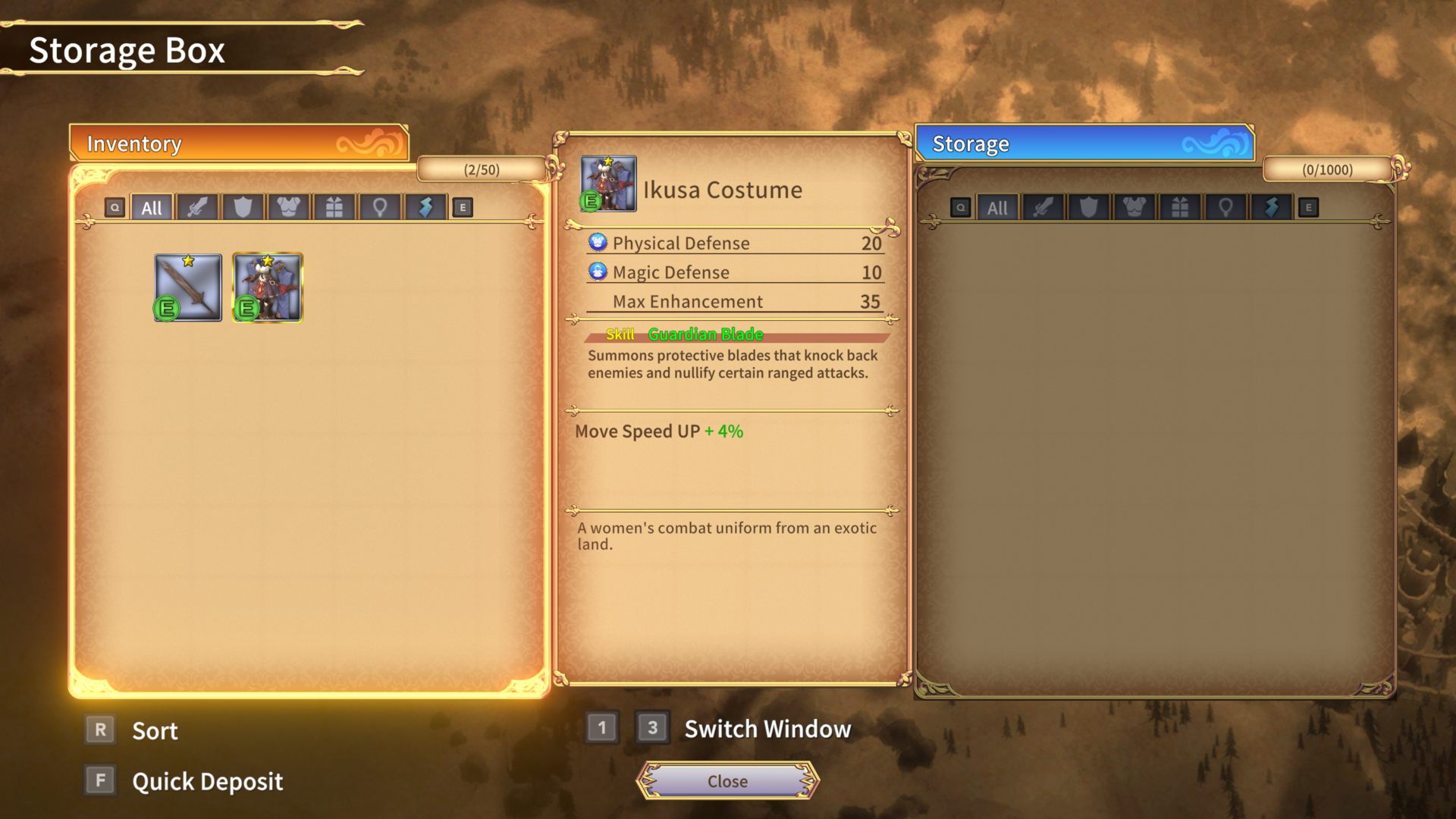1456x819 pixels.
Task: Show all items in Storage
Action: click(x=997, y=208)
